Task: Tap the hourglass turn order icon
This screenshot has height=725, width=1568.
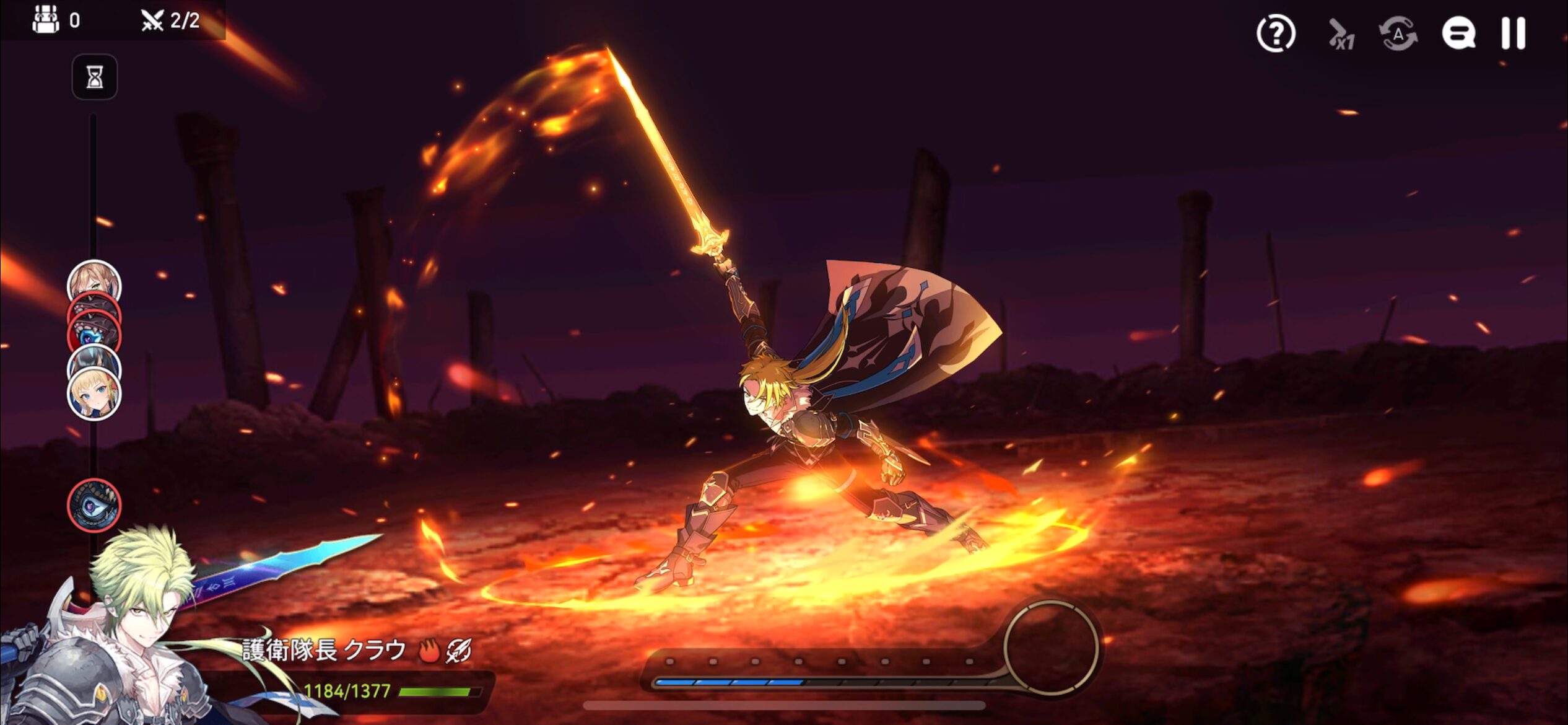Action: [95, 77]
